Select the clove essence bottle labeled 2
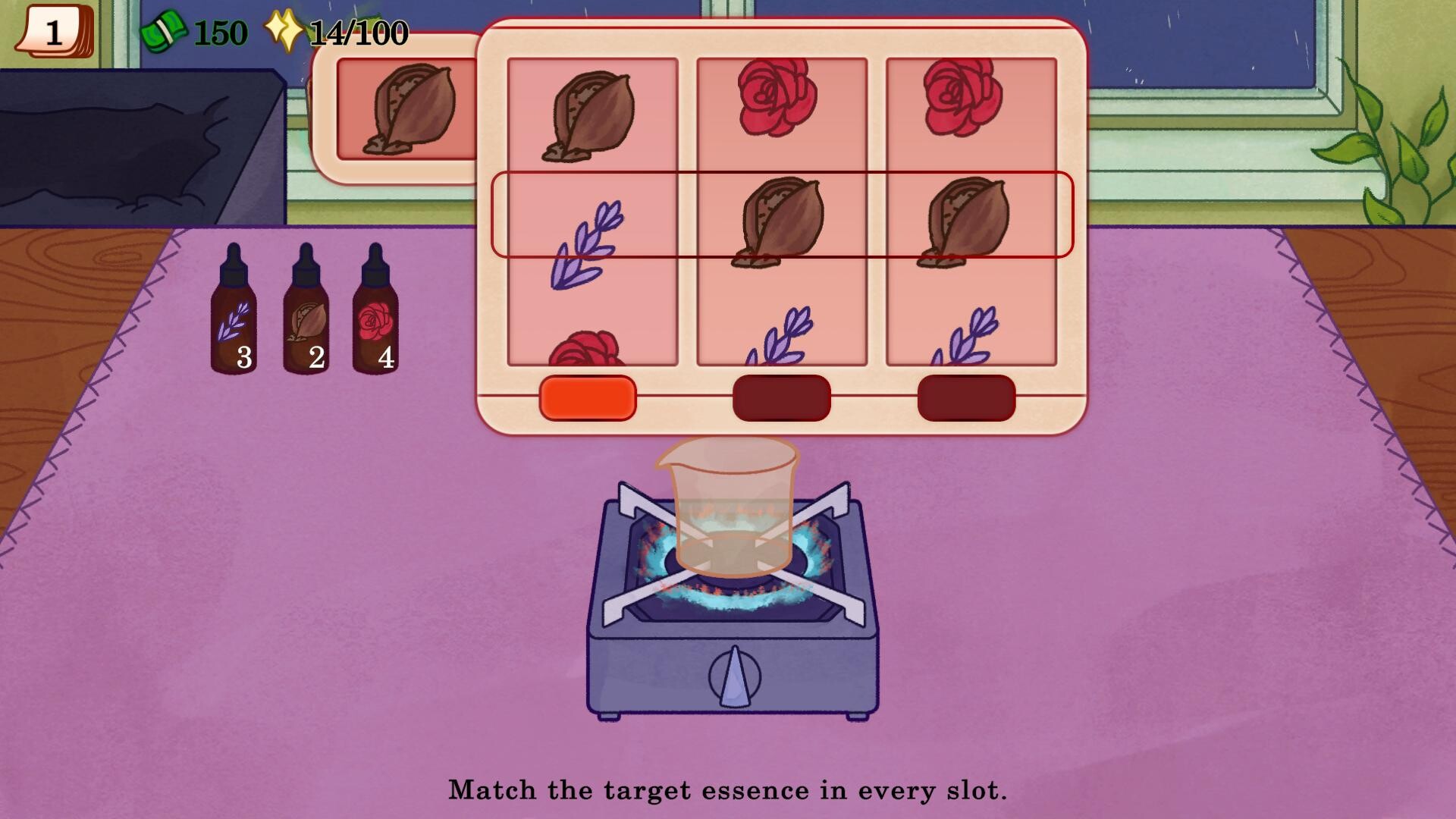This screenshot has width=1456, height=819. (x=306, y=322)
